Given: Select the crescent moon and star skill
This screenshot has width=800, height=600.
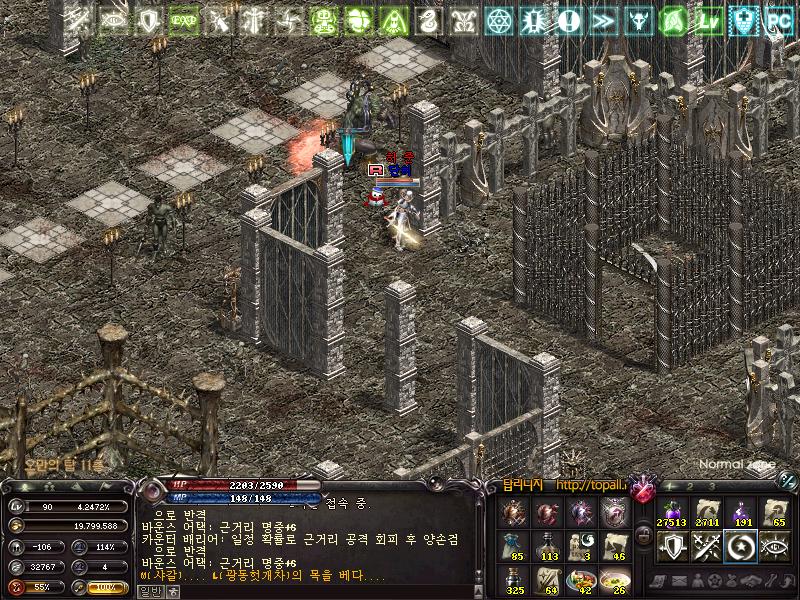Looking at the screenshot, I should pos(742,546).
